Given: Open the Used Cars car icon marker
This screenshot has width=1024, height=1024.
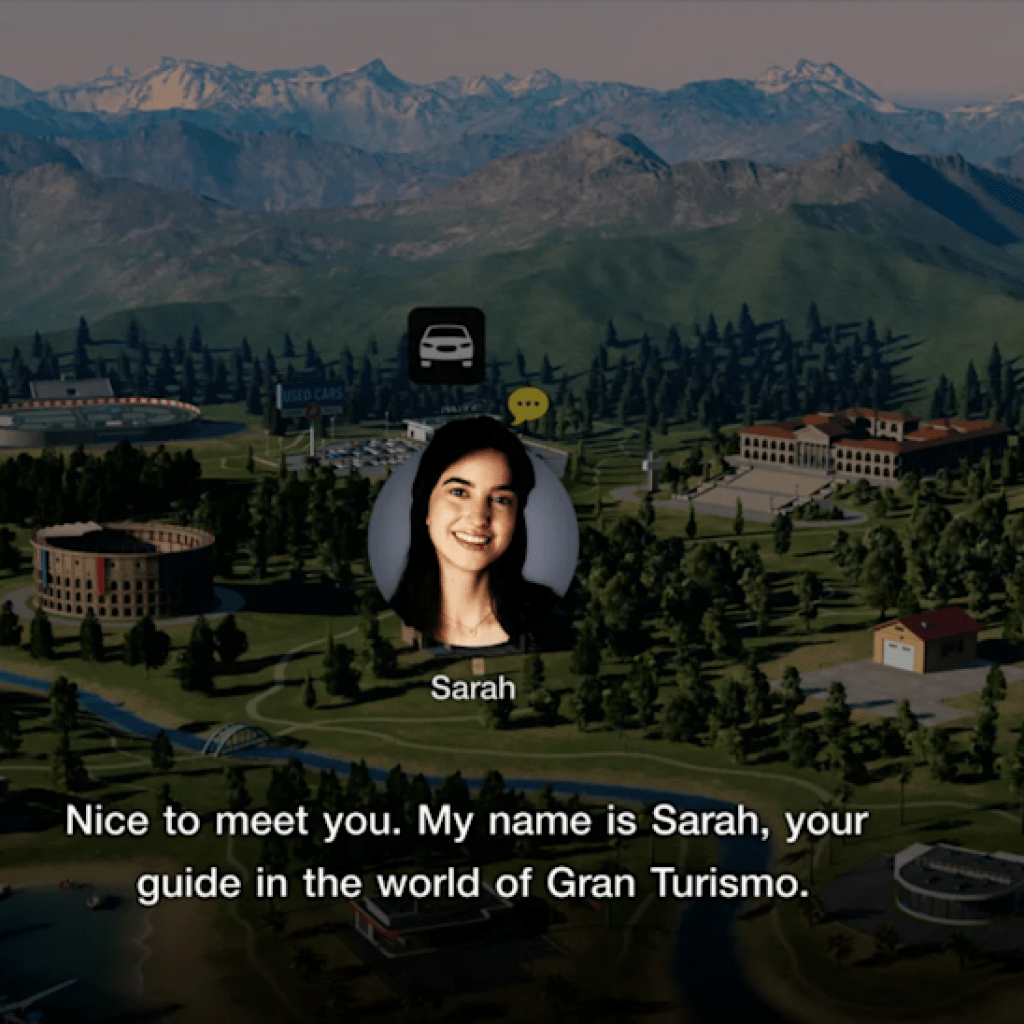Looking at the screenshot, I should (x=446, y=345).
